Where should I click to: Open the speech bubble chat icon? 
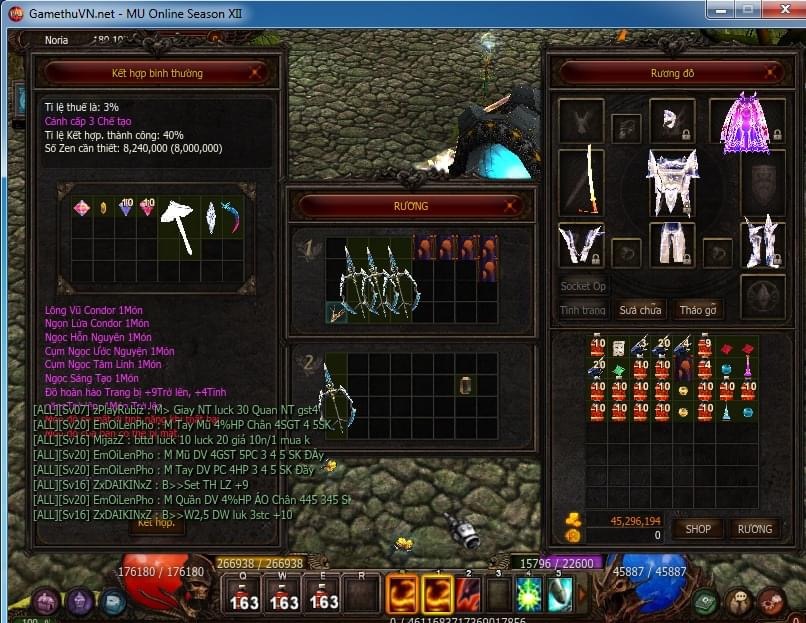coord(113,601)
